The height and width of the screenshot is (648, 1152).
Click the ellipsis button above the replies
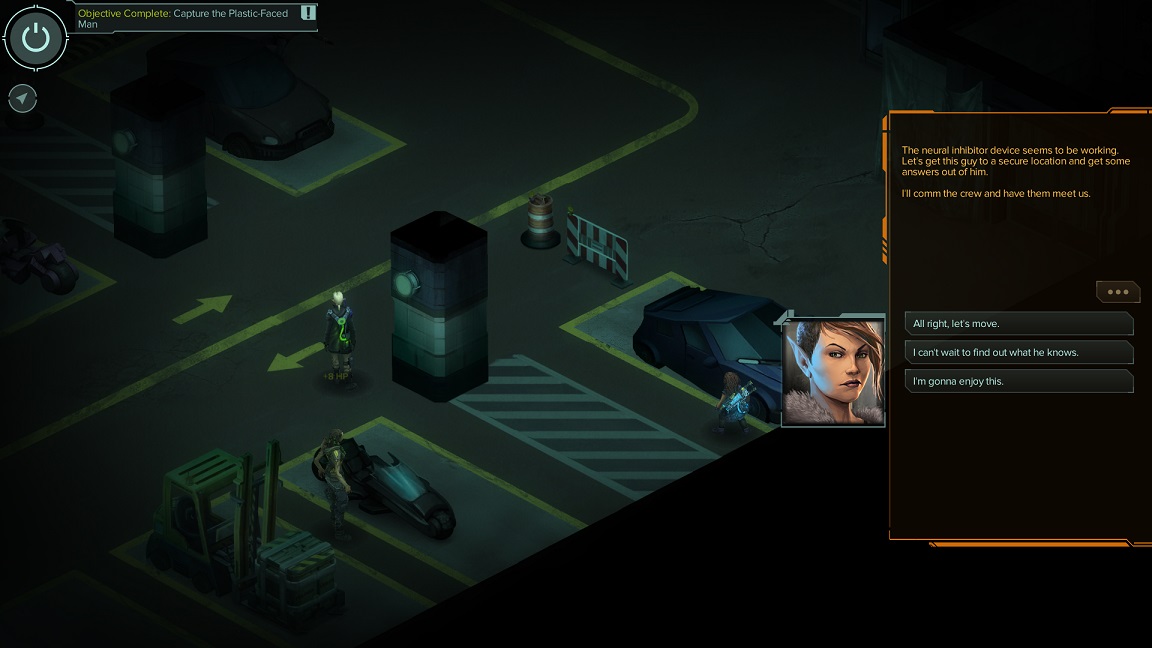1117,292
